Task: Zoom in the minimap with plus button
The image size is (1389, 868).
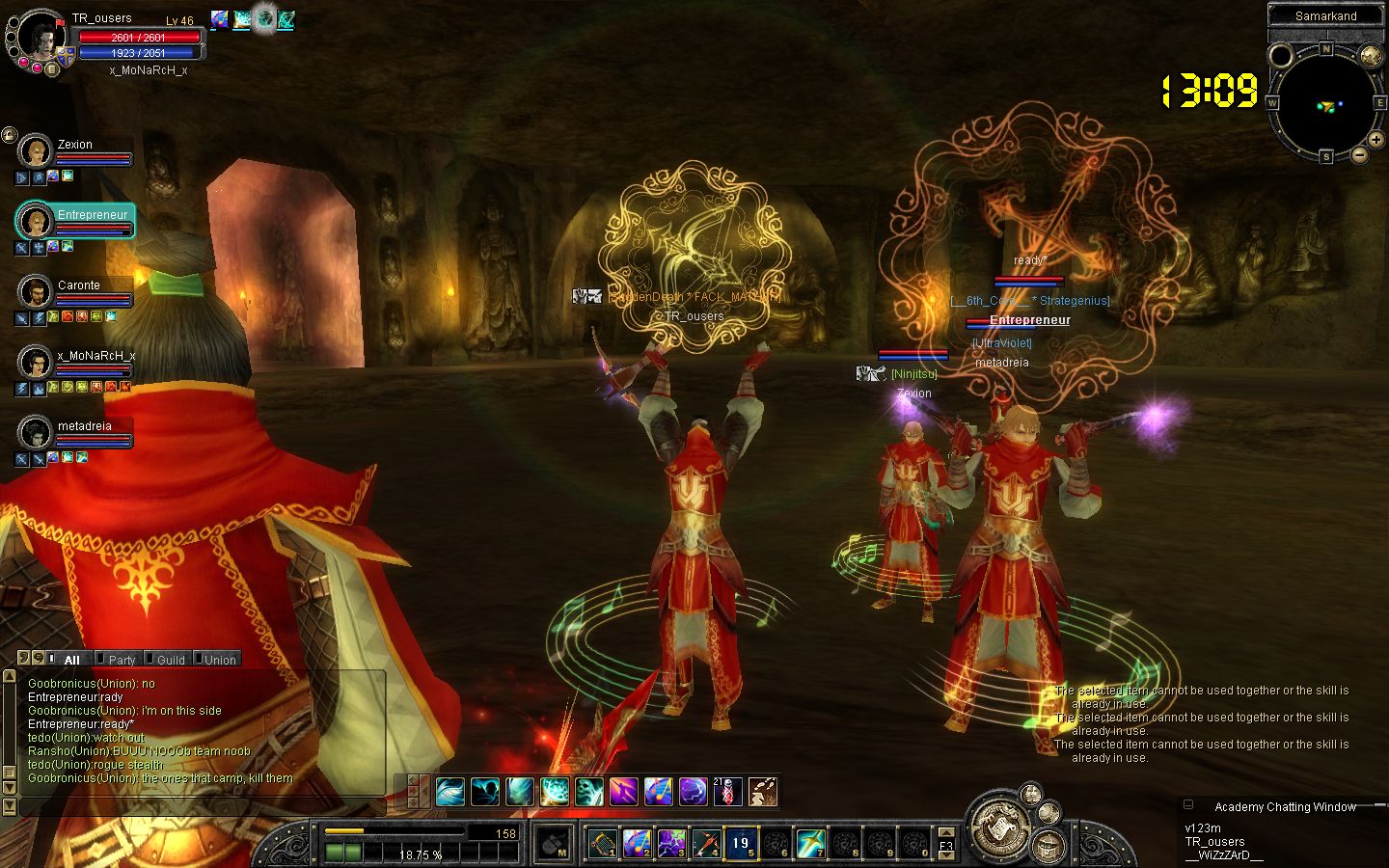Action: pyautogui.click(x=1376, y=141)
